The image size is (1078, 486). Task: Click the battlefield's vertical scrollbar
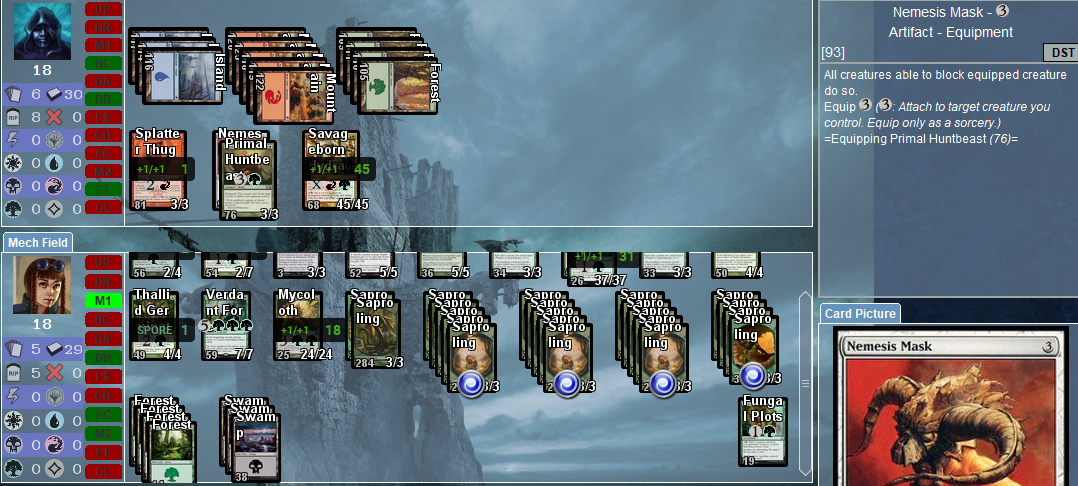[806, 382]
